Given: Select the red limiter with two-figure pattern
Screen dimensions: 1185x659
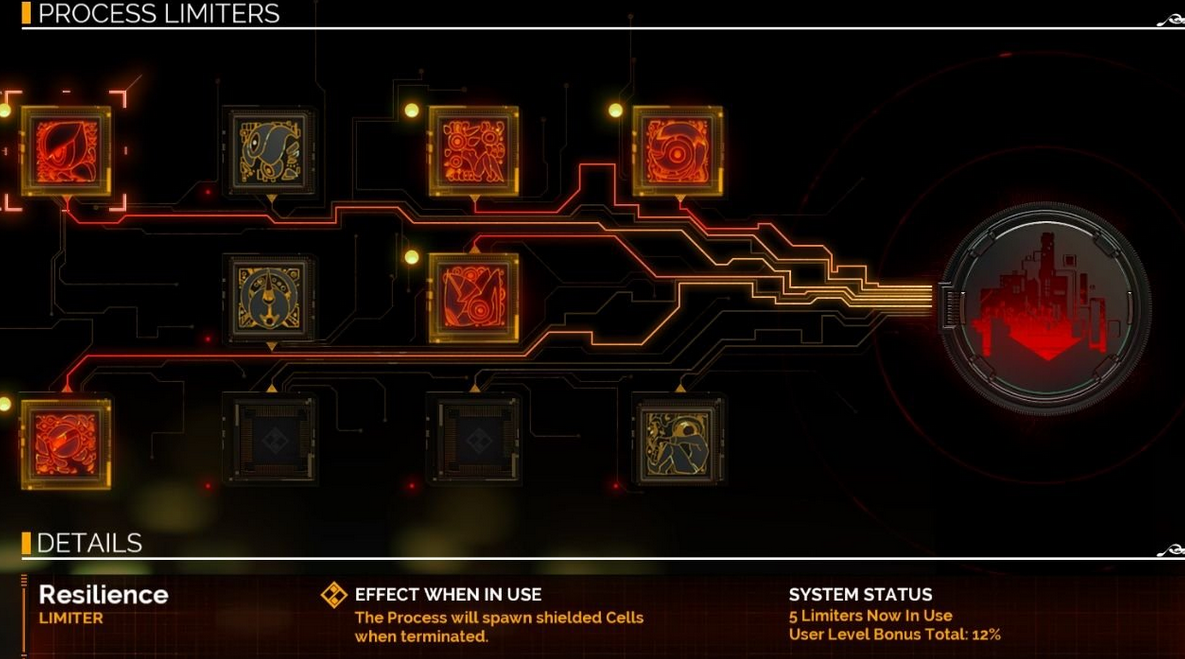Looking at the screenshot, I should 474,151.
